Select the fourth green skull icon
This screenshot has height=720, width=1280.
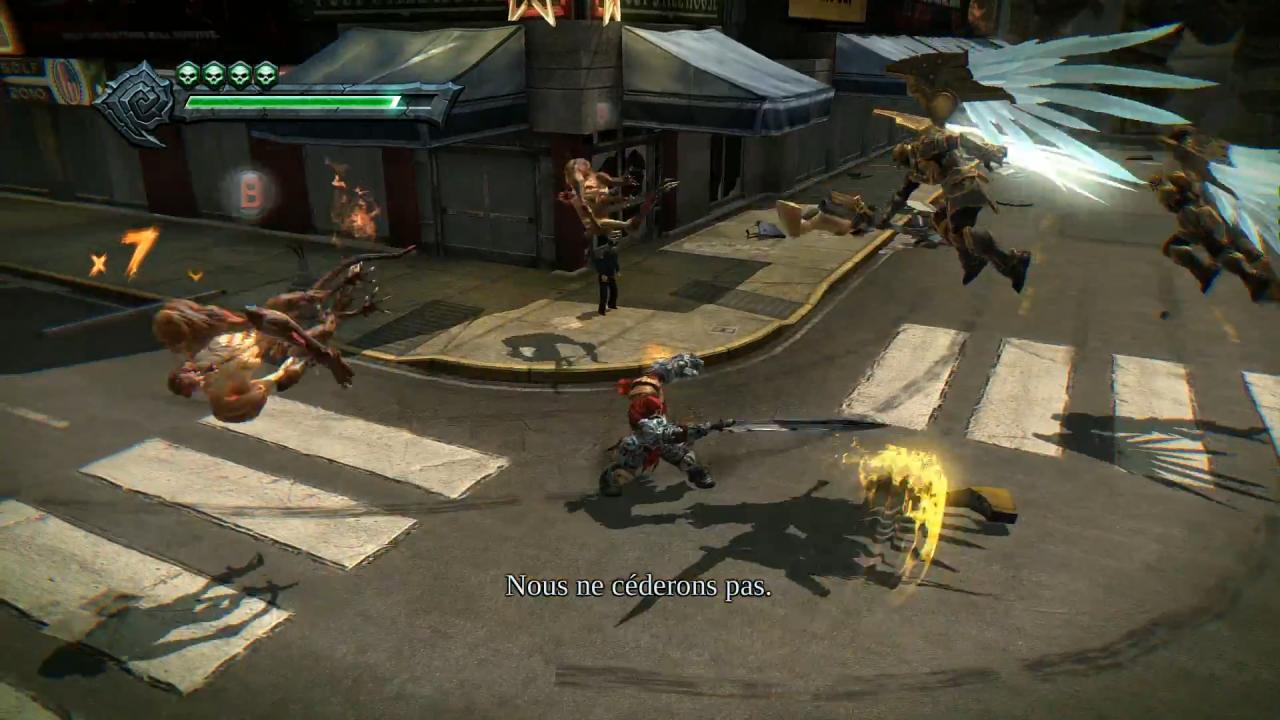(x=264, y=73)
